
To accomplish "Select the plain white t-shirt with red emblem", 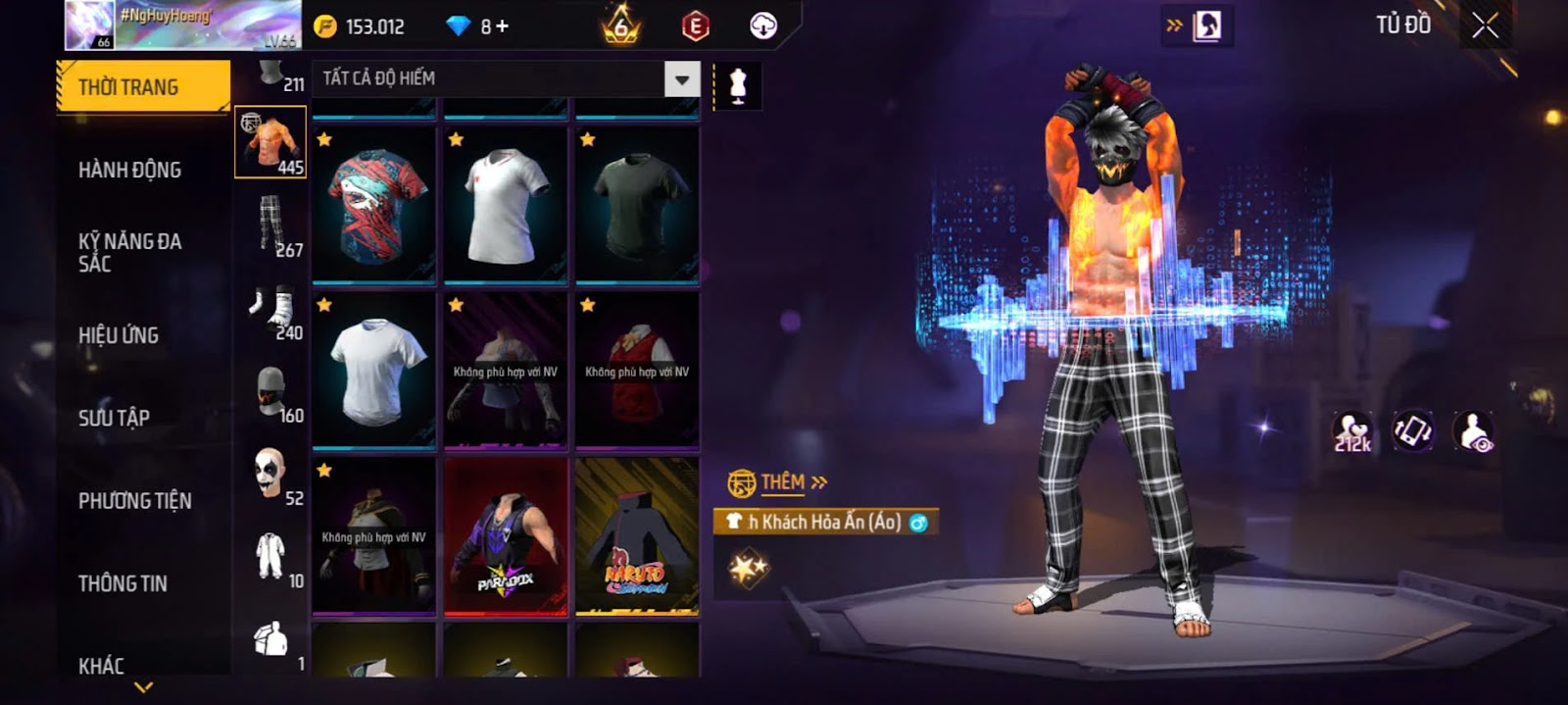I will point(506,206).
